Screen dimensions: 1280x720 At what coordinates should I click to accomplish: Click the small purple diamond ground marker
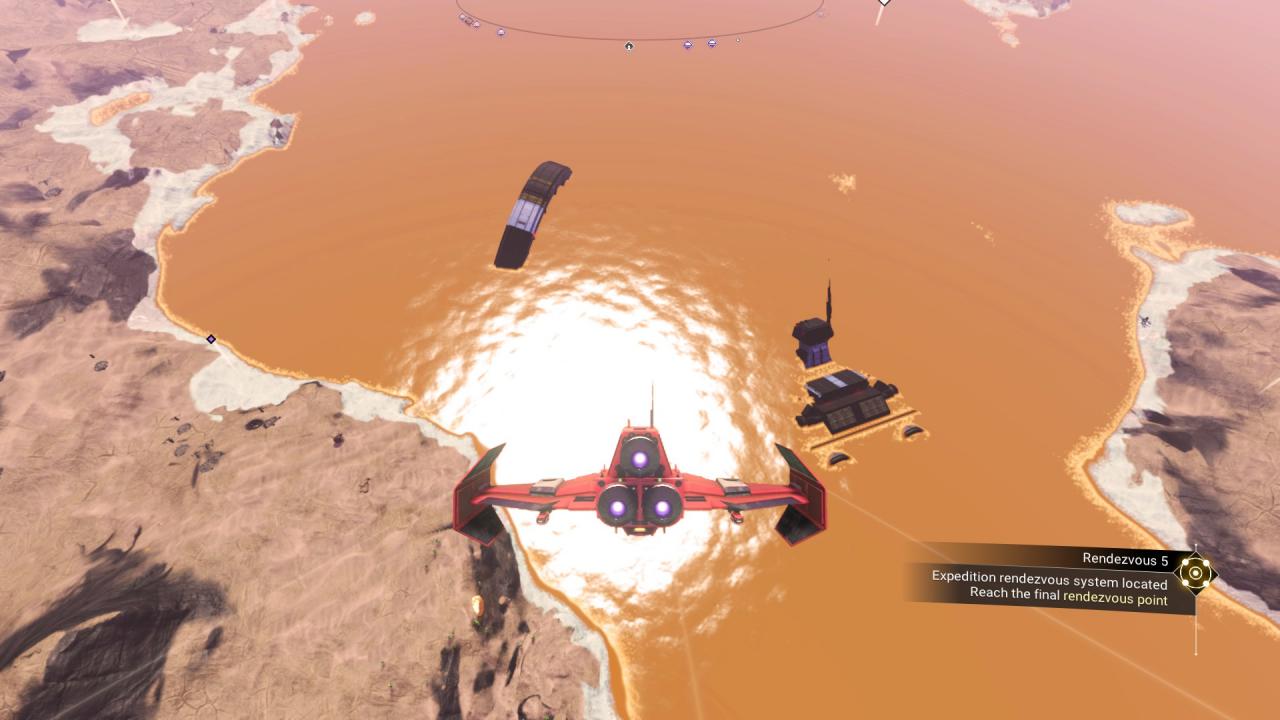point(211,339)
